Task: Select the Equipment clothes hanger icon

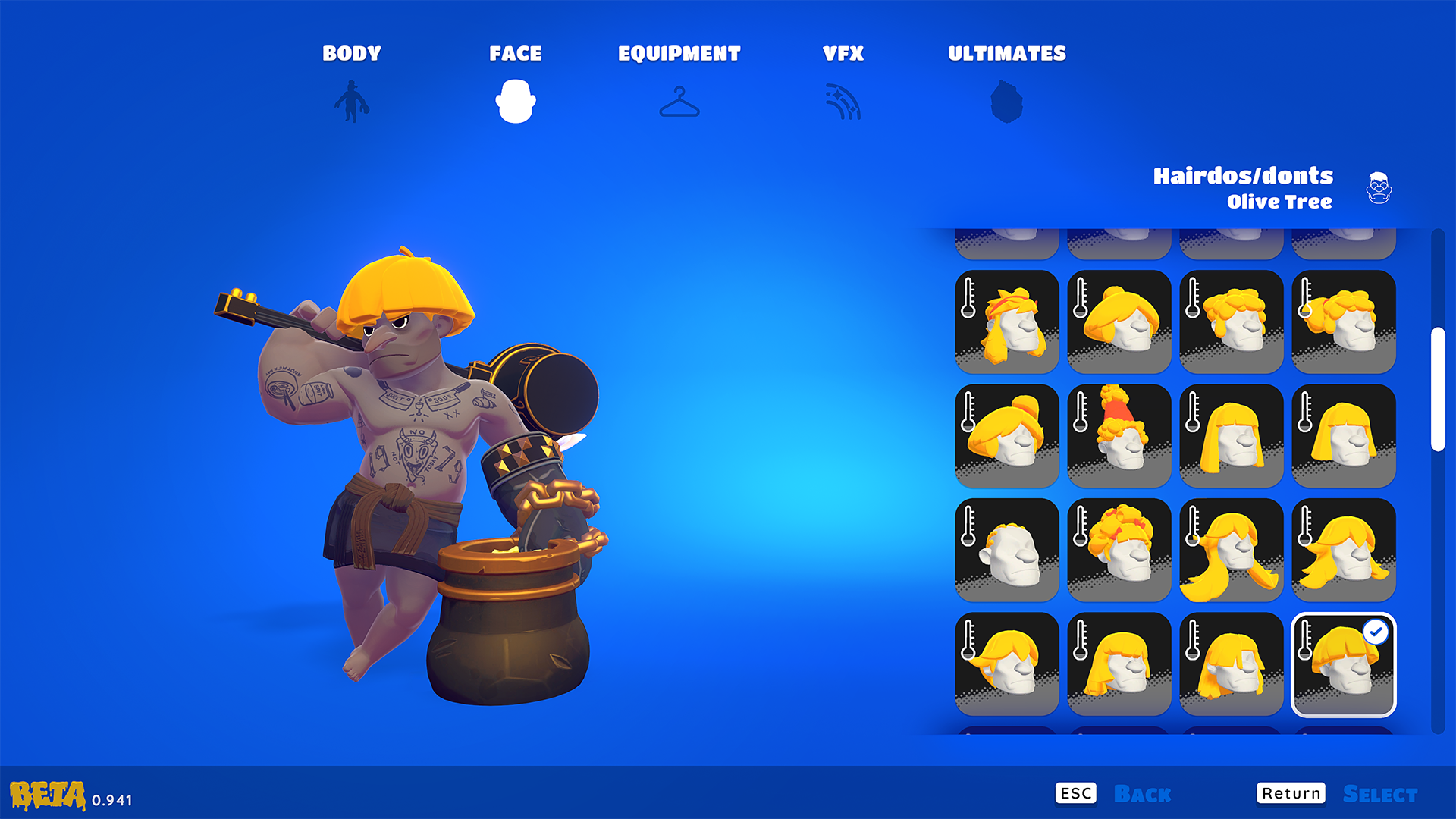Action: pyautogui.click(x=681, y=102)
